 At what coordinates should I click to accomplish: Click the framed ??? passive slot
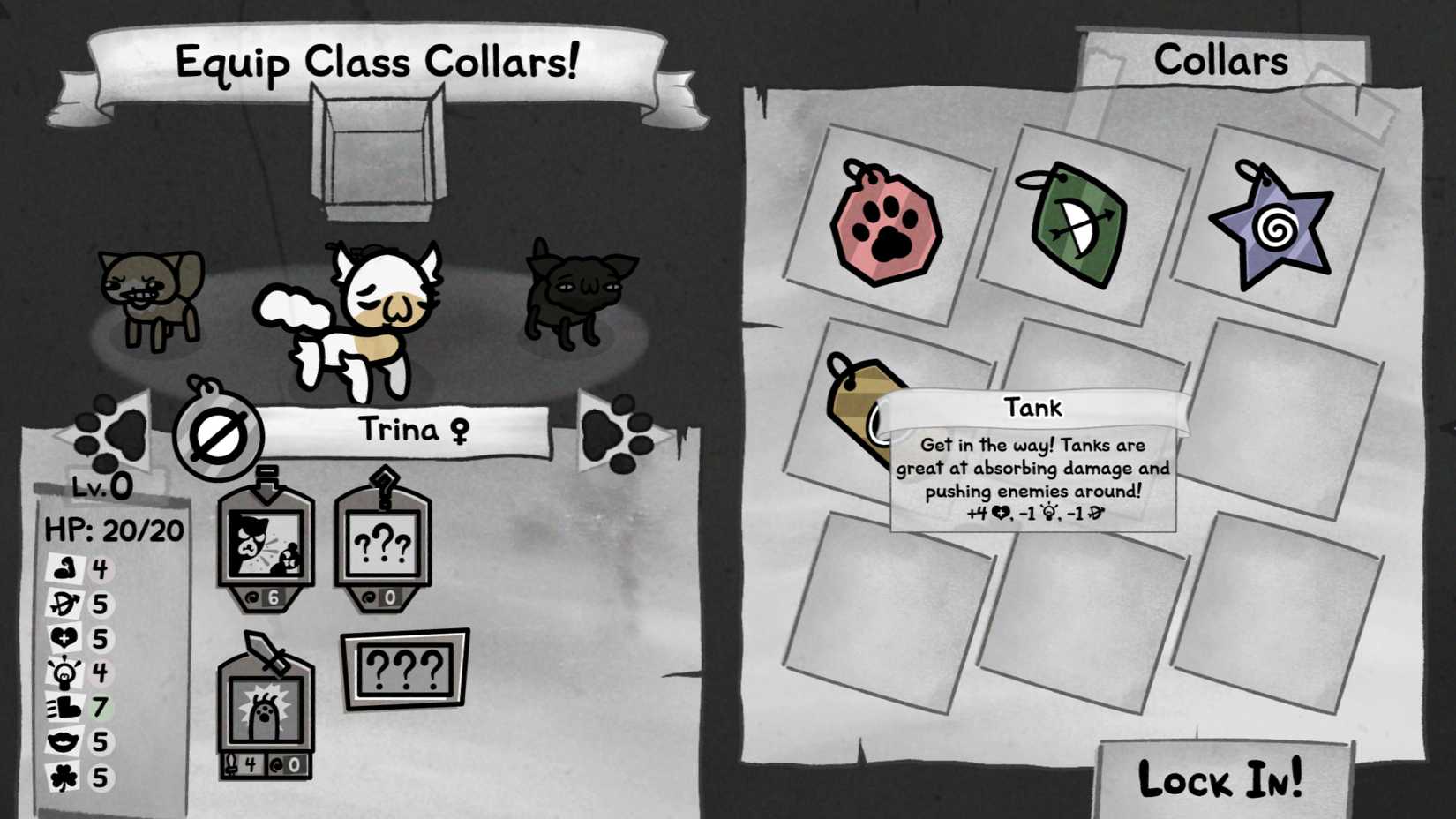pos(404,668)
